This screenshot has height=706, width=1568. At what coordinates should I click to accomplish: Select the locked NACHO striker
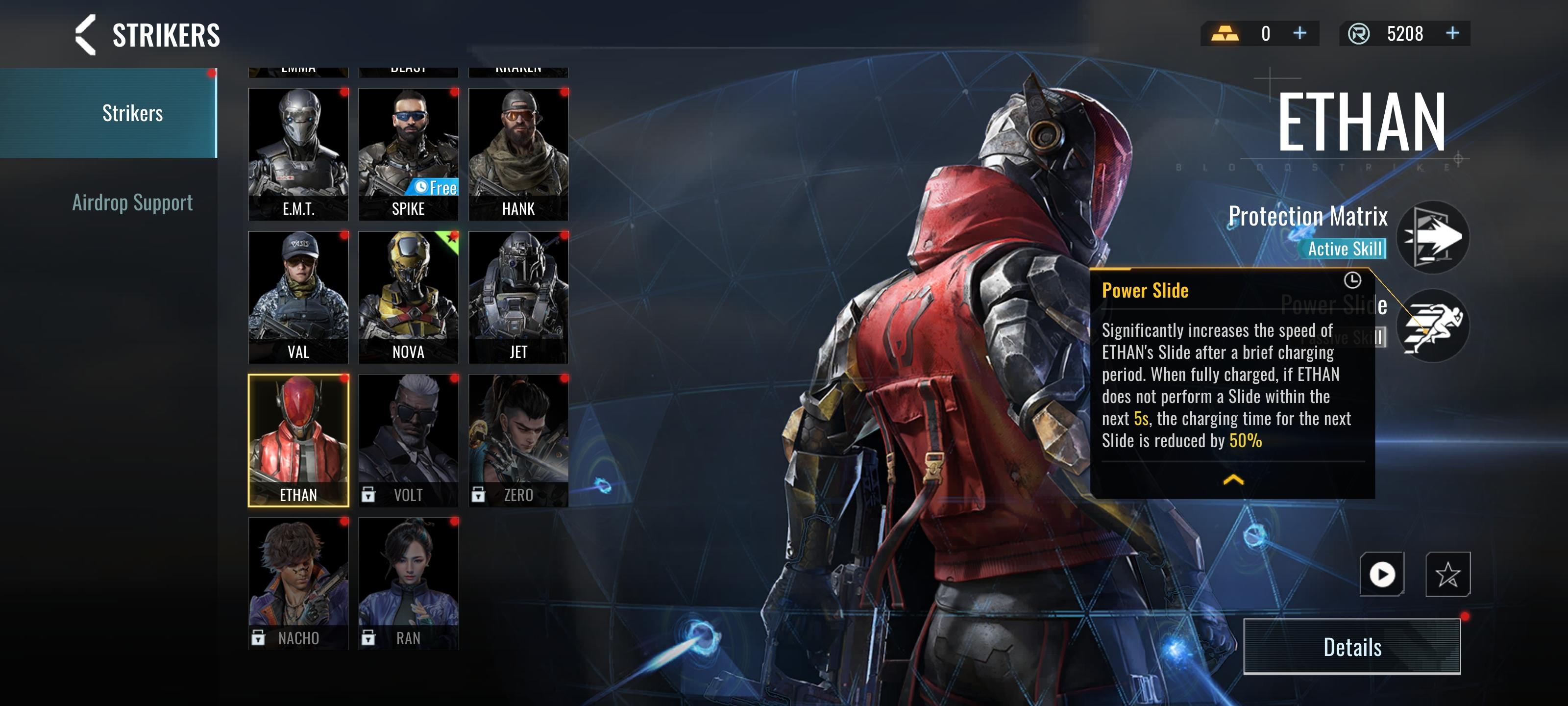tap(298, 583)
